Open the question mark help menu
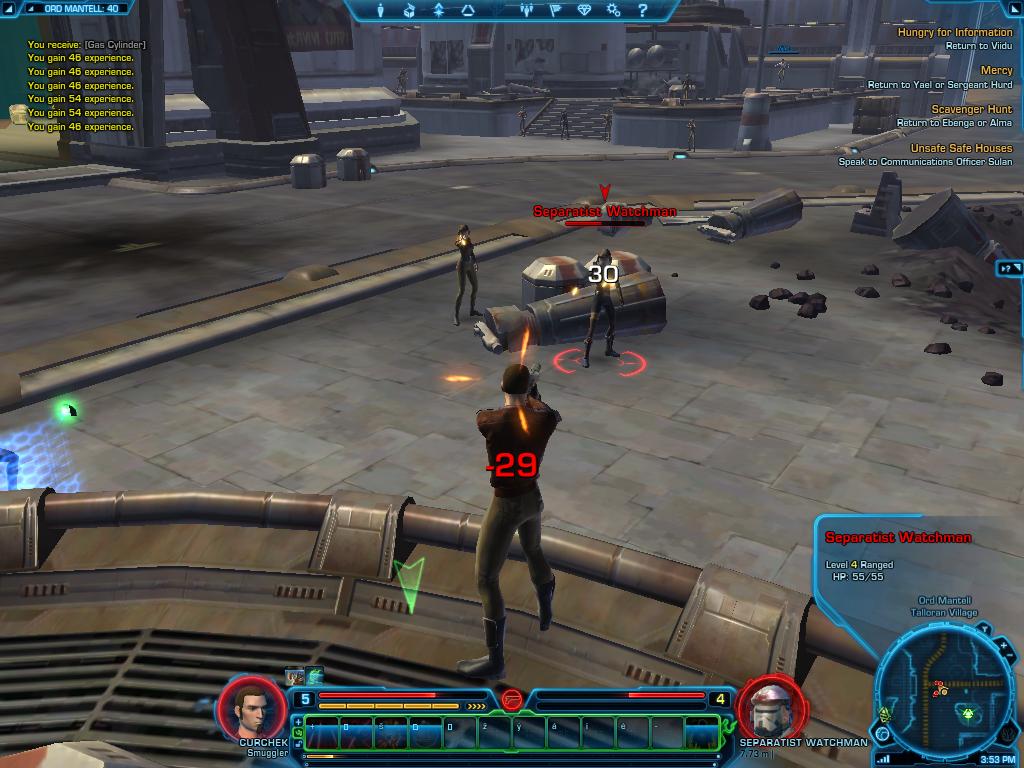This screenshot has width=1024, height=768. tap(643, 10)
